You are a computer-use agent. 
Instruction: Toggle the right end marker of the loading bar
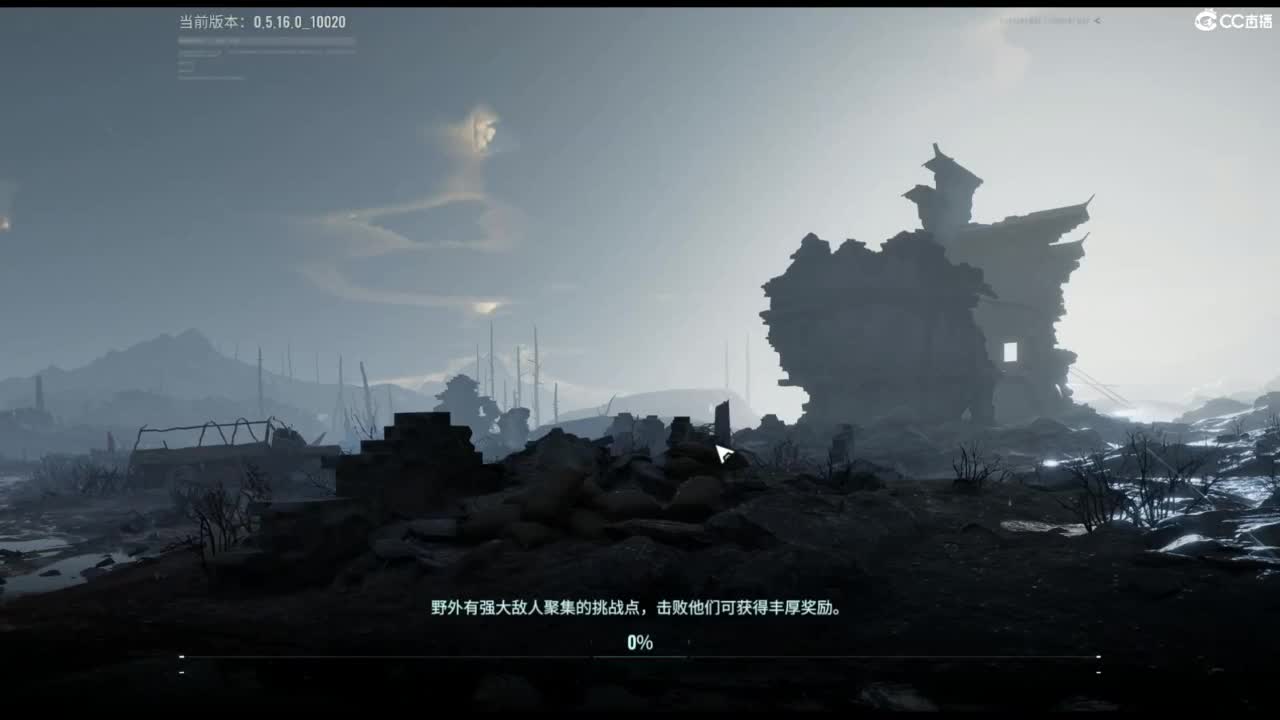point(1098,657)
